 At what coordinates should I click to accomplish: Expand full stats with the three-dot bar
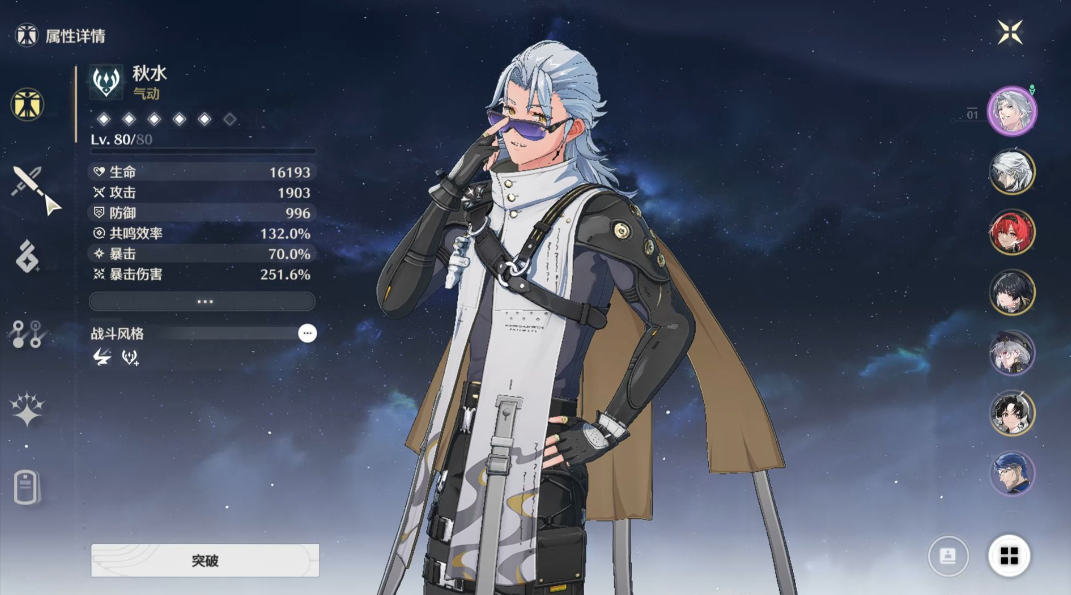pyautogui.click(x=202, y=301)
